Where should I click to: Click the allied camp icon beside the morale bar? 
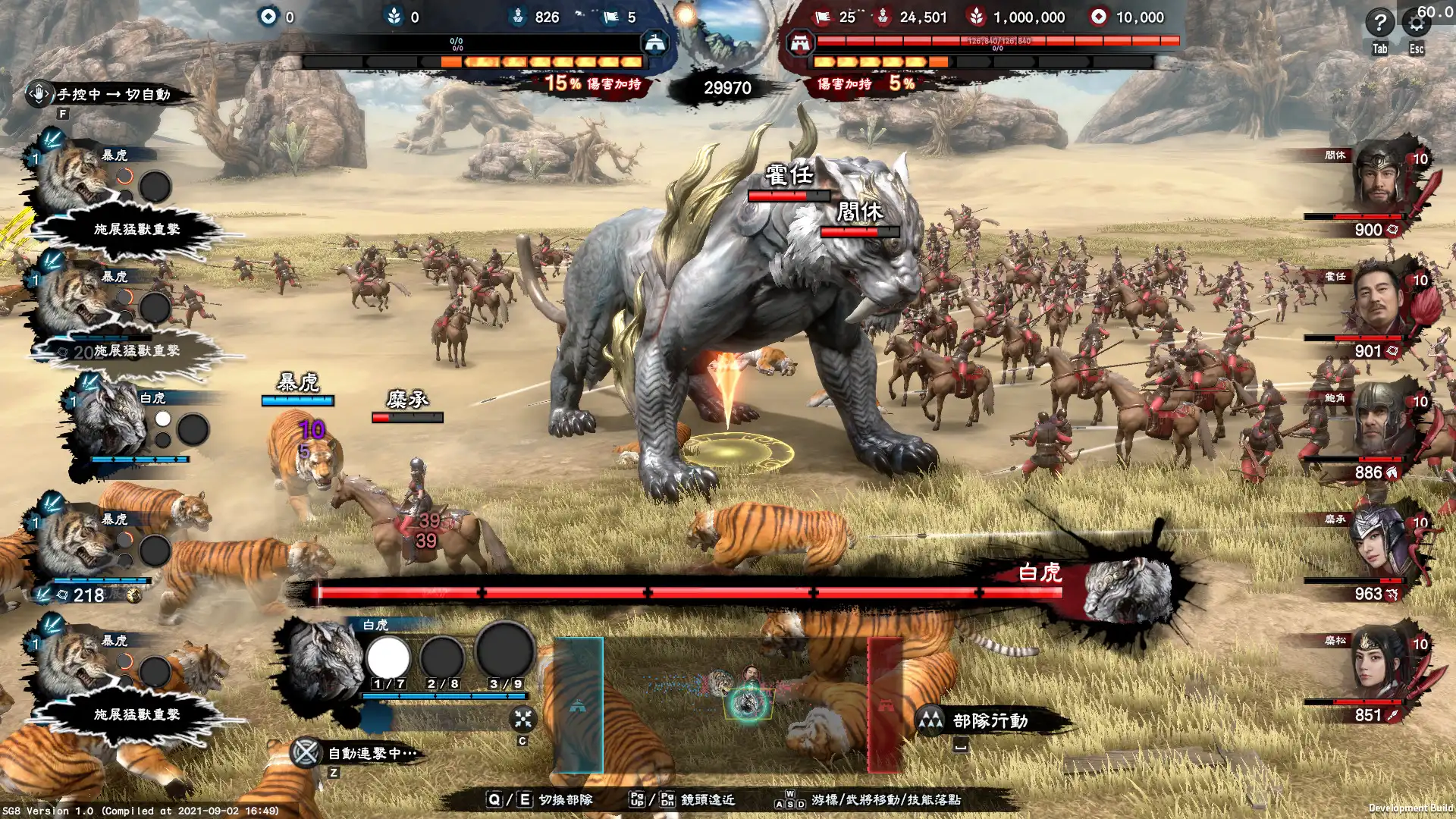(x=654, y=43)
